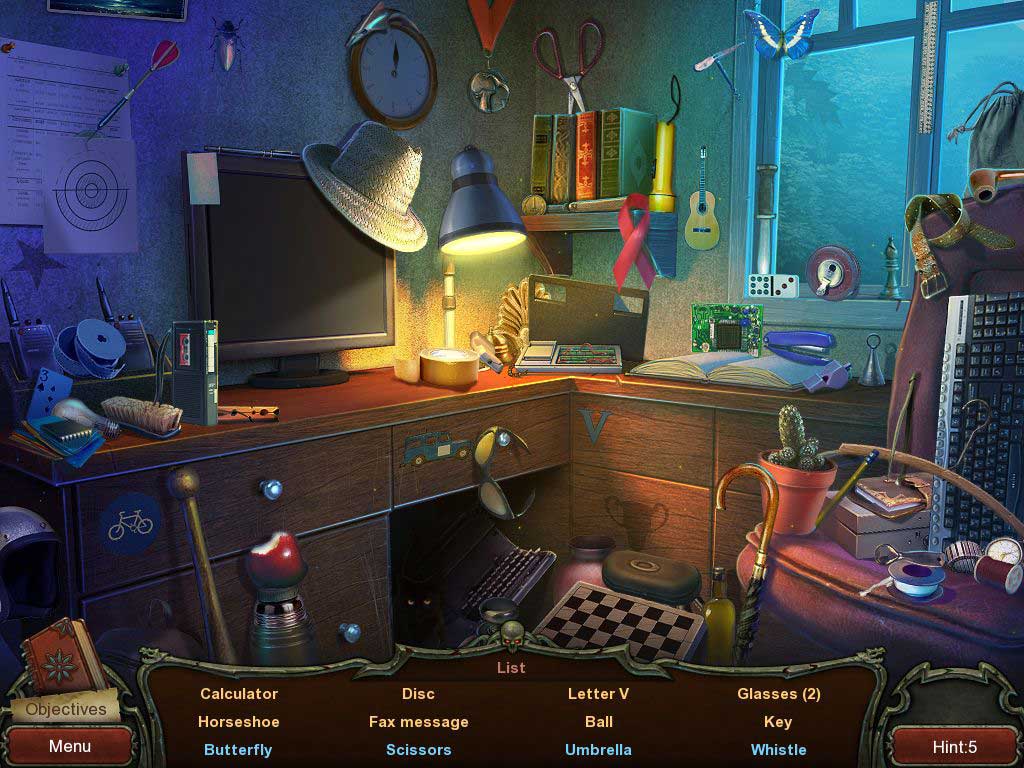The width and height of the screenshot is (1024, 768).
Task: Choose the Whistle list entry
Action: (x=778, y=749)
